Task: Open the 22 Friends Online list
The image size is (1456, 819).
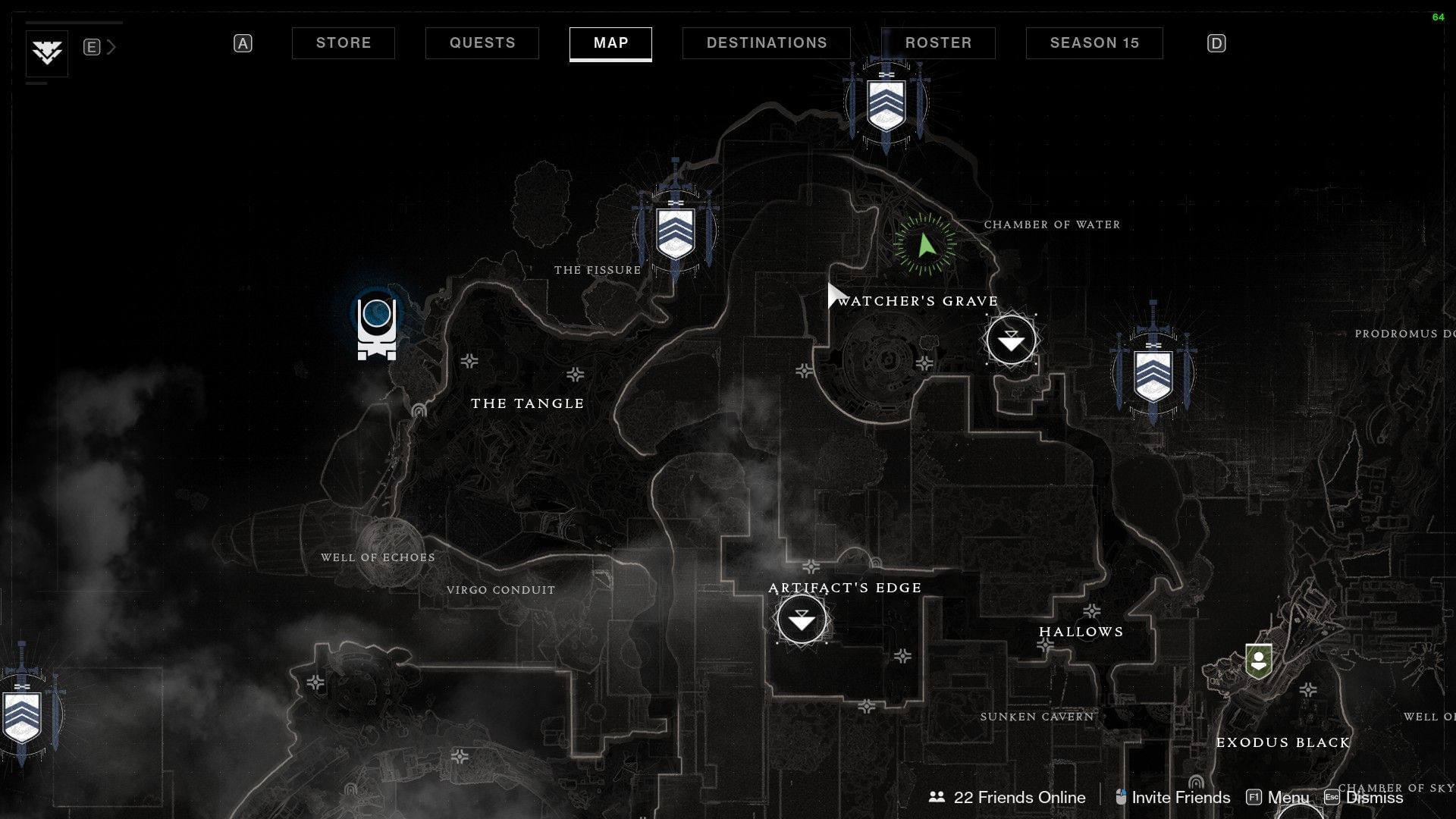Action: coord(1007,797)
